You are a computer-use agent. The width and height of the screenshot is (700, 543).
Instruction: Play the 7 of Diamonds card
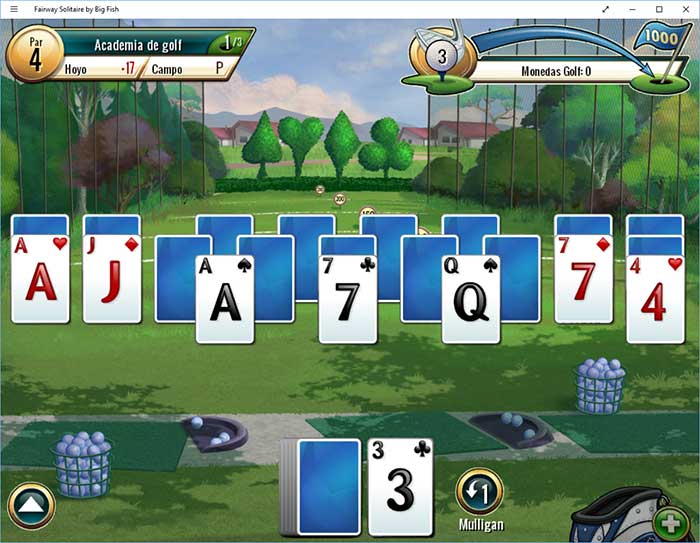coord(584,279)
